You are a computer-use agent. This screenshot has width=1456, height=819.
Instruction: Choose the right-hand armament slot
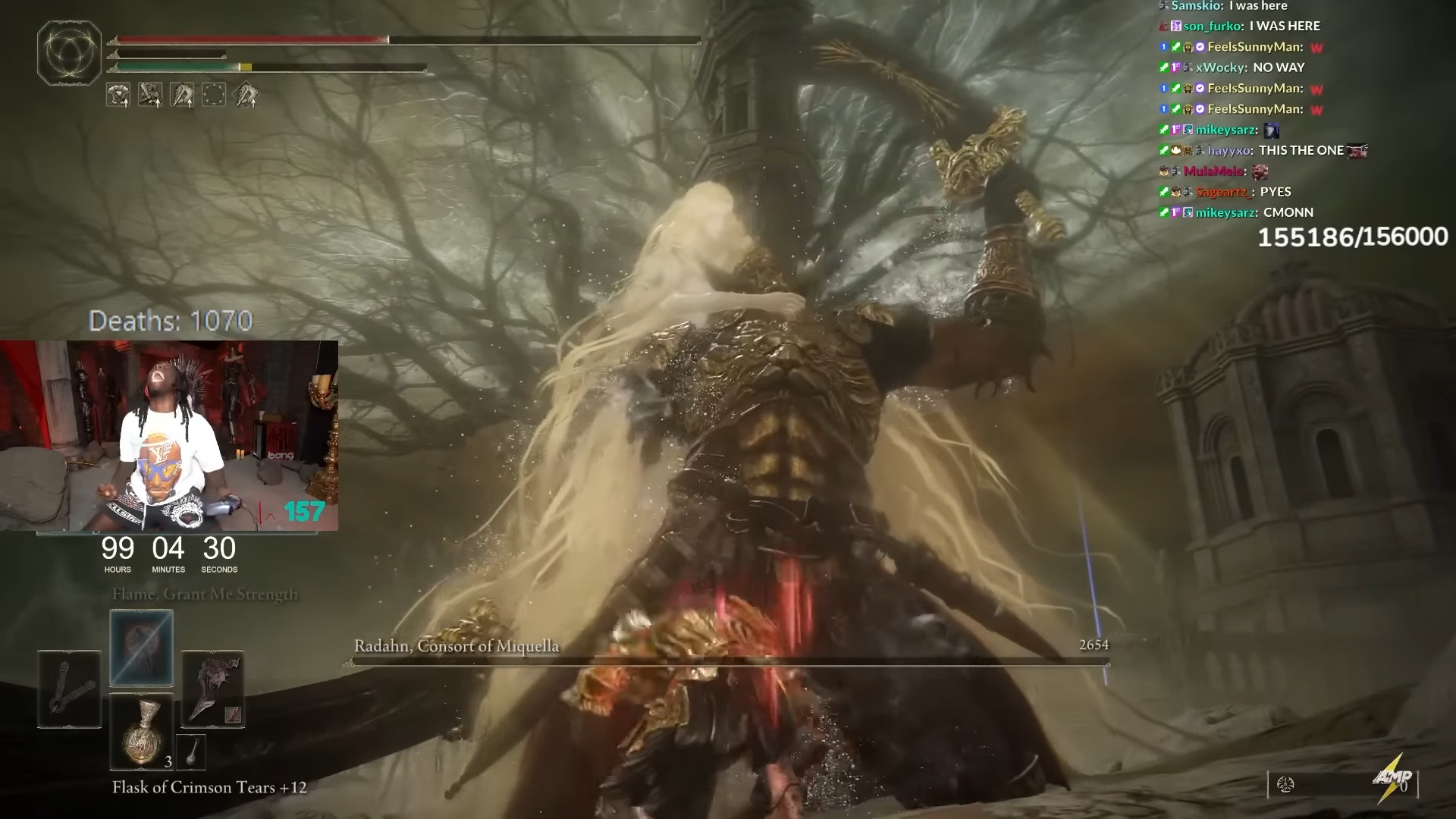212,689
